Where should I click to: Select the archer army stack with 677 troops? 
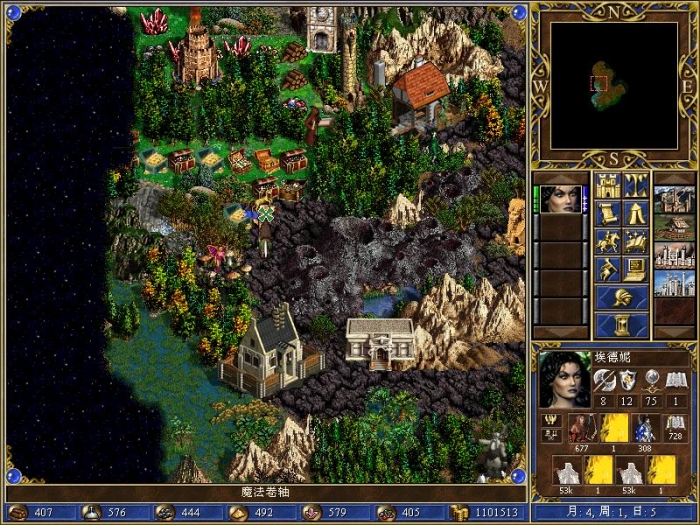[x=582, y=428]
